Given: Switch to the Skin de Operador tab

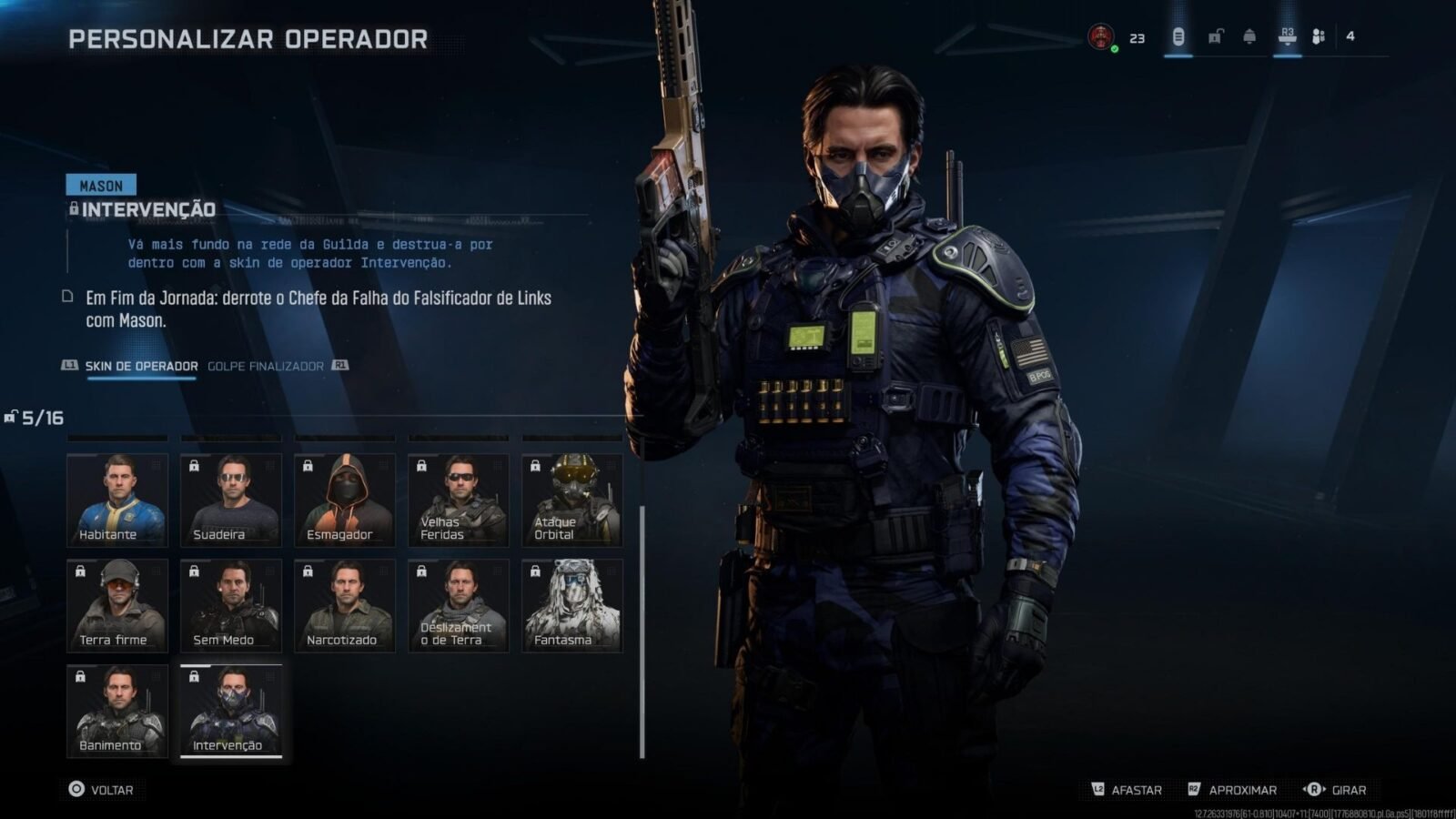Looking at the screenshot, I should (141, 366).
